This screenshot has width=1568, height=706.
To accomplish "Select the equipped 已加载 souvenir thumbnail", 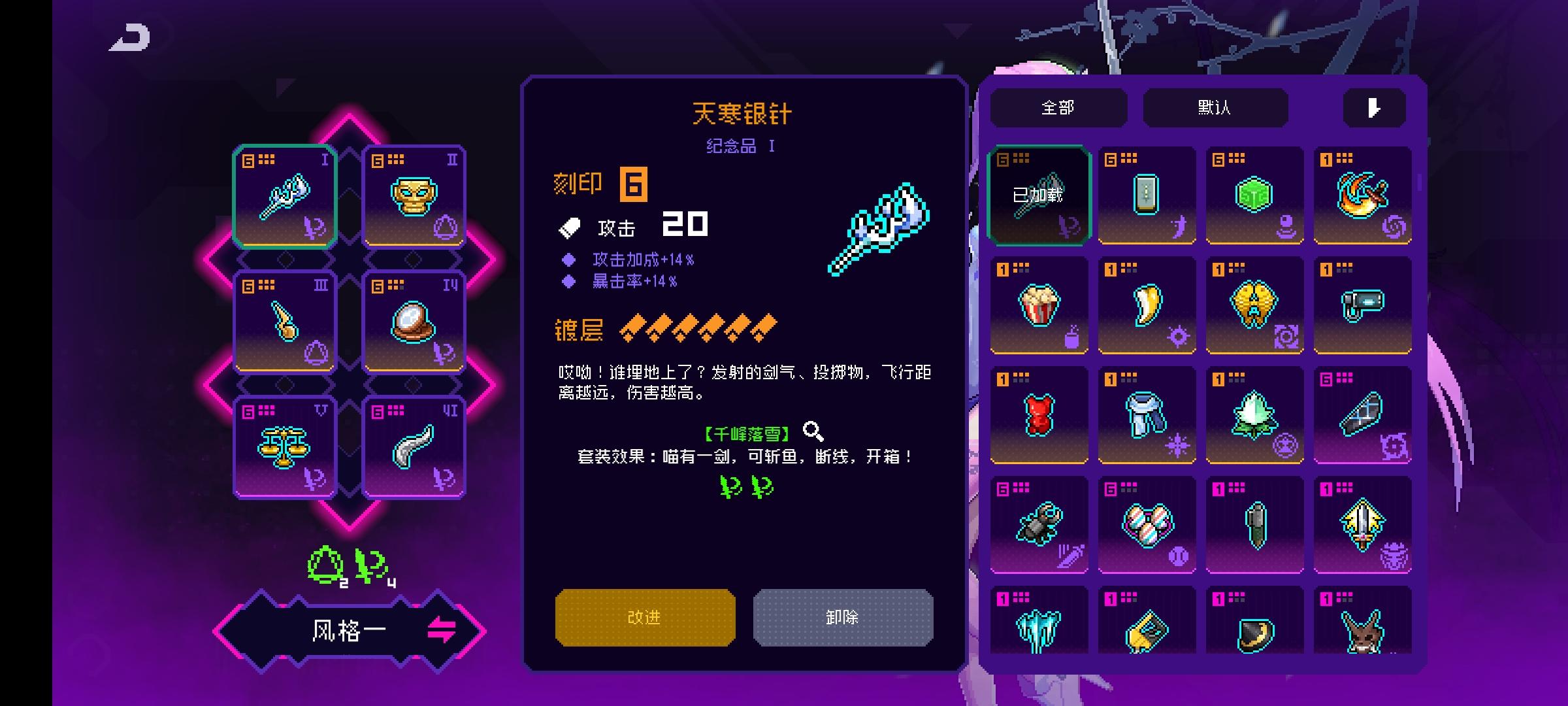I will click(x=1039, y=194).
